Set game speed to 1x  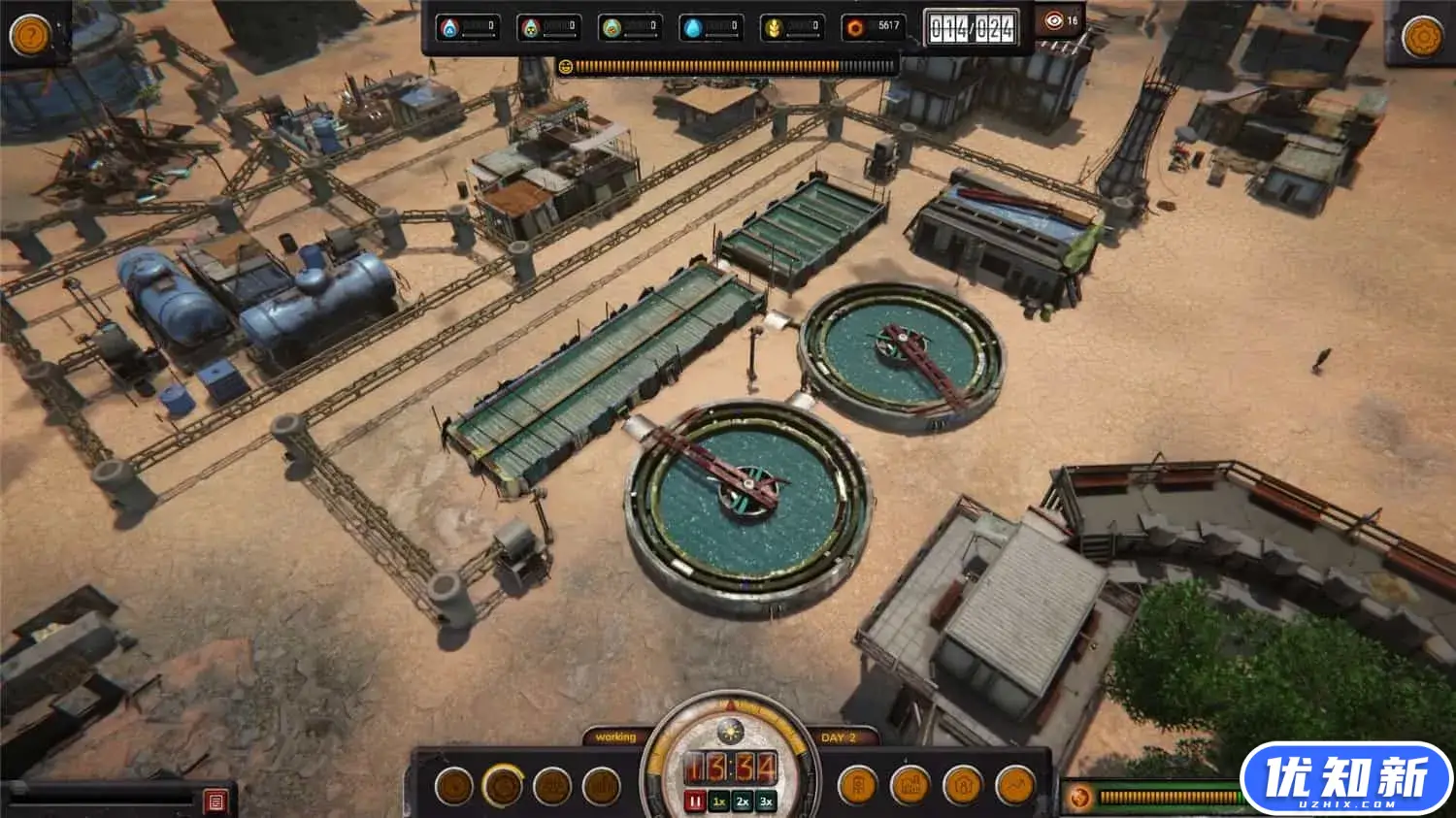719,802
